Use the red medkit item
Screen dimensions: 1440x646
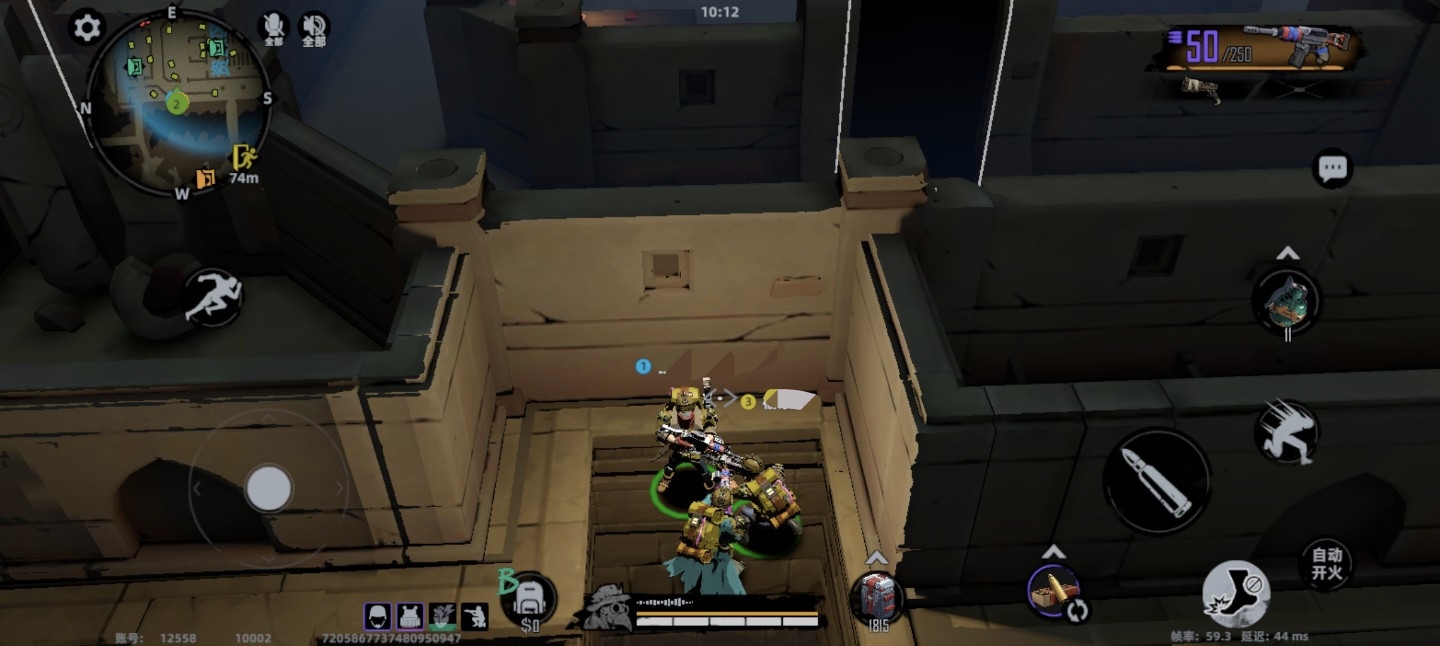point(877,597)
